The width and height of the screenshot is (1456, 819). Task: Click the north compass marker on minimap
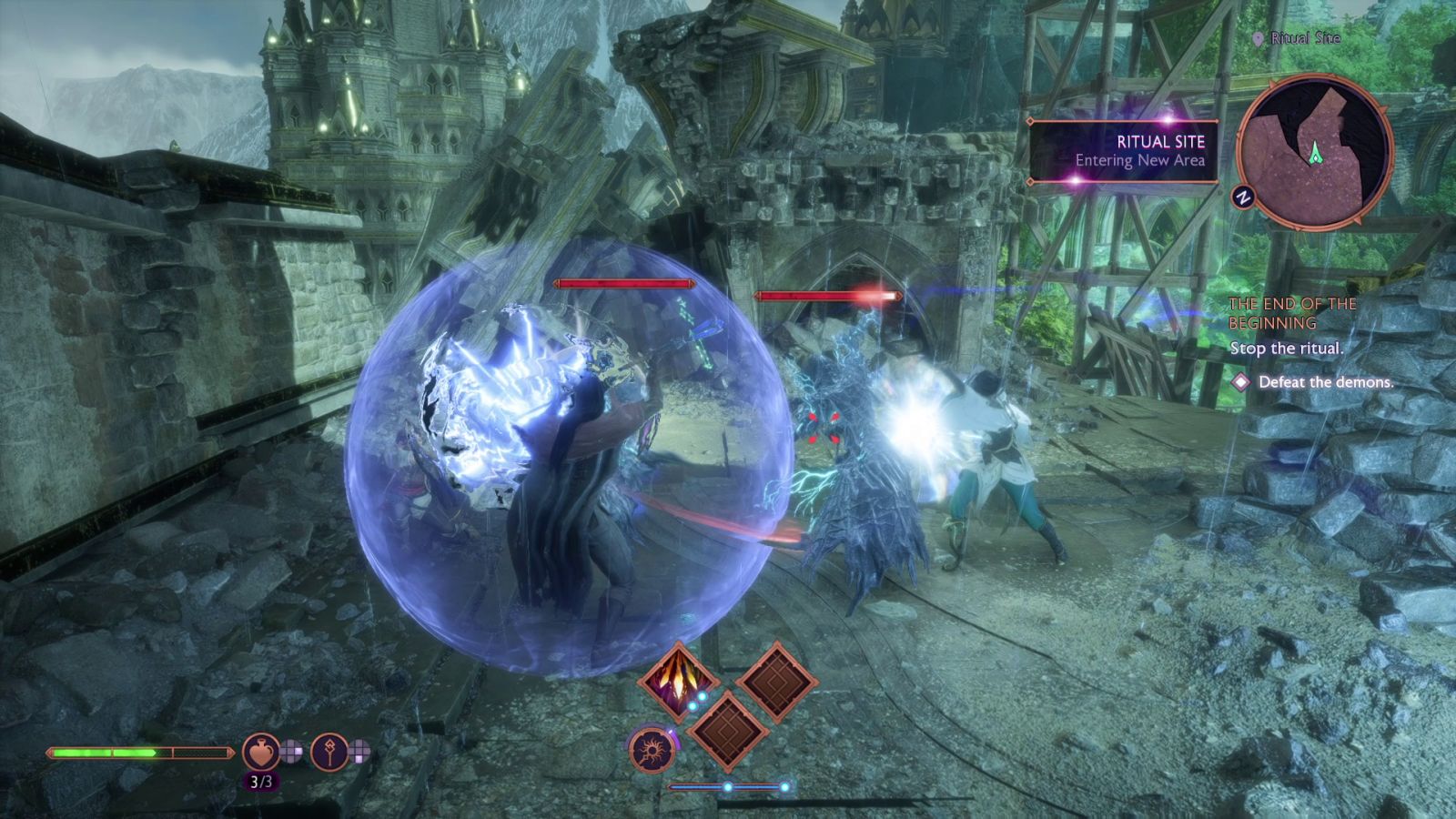[x=1242, y=197]
